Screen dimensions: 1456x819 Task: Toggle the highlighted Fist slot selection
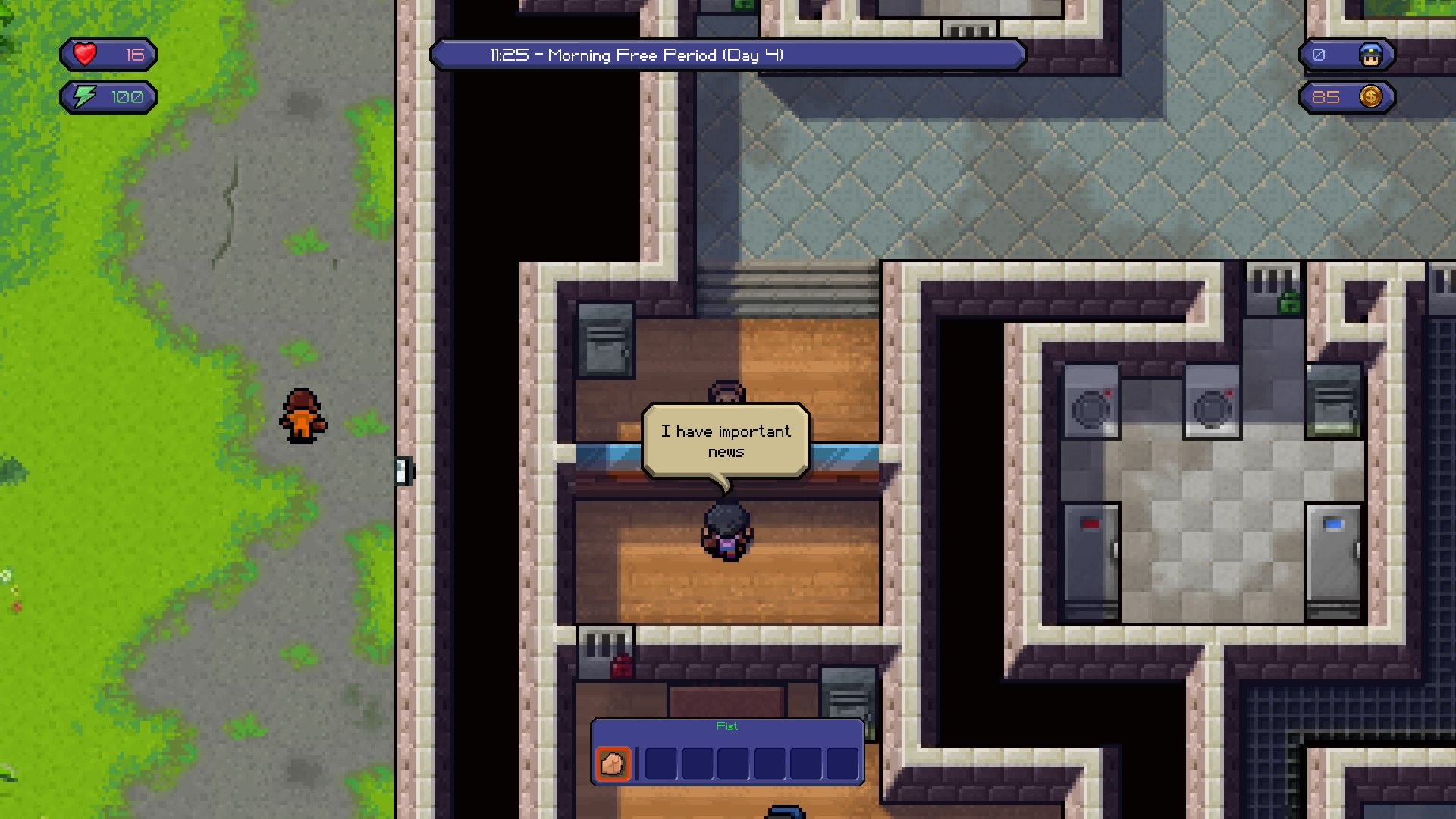tap(612, 764)
